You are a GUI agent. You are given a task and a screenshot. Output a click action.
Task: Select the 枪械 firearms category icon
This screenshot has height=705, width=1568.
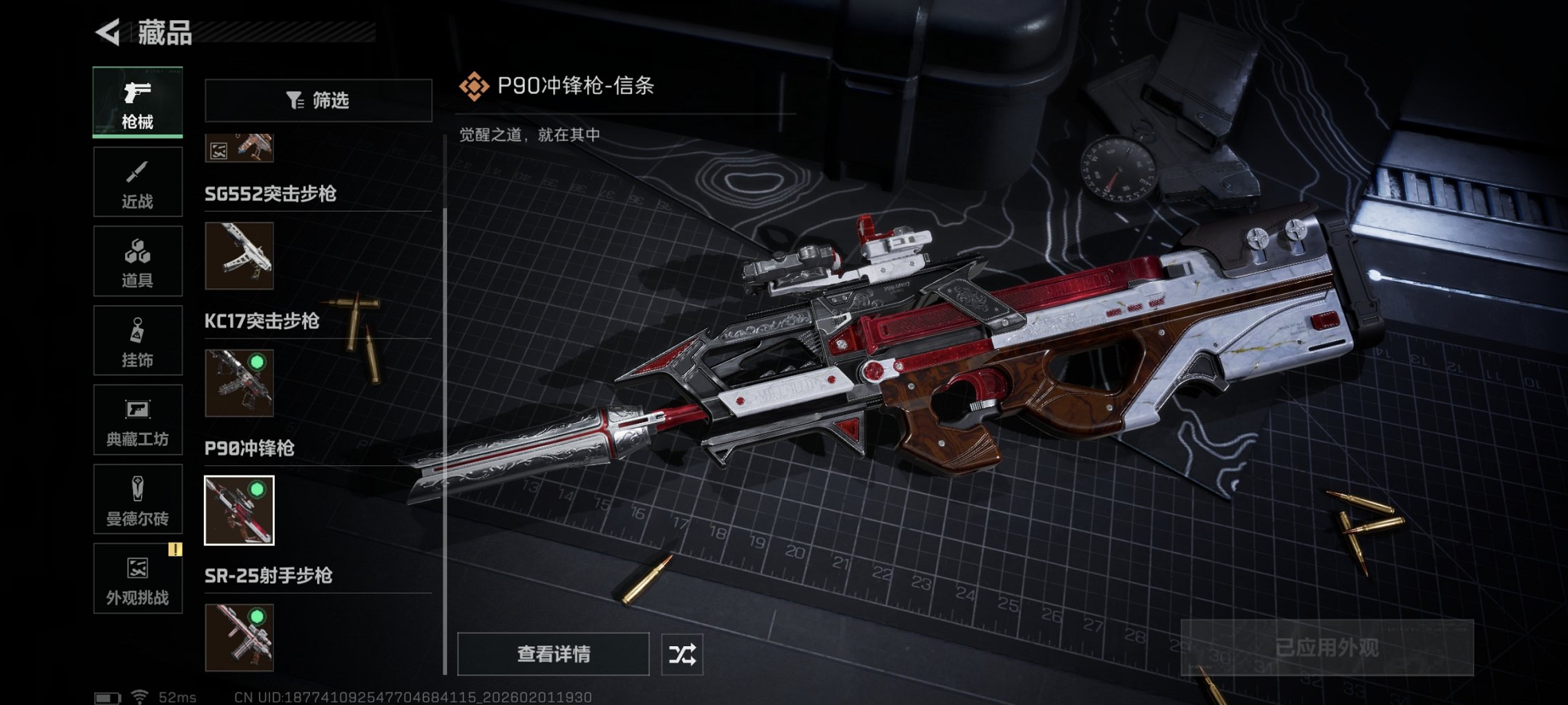[137, 102]
